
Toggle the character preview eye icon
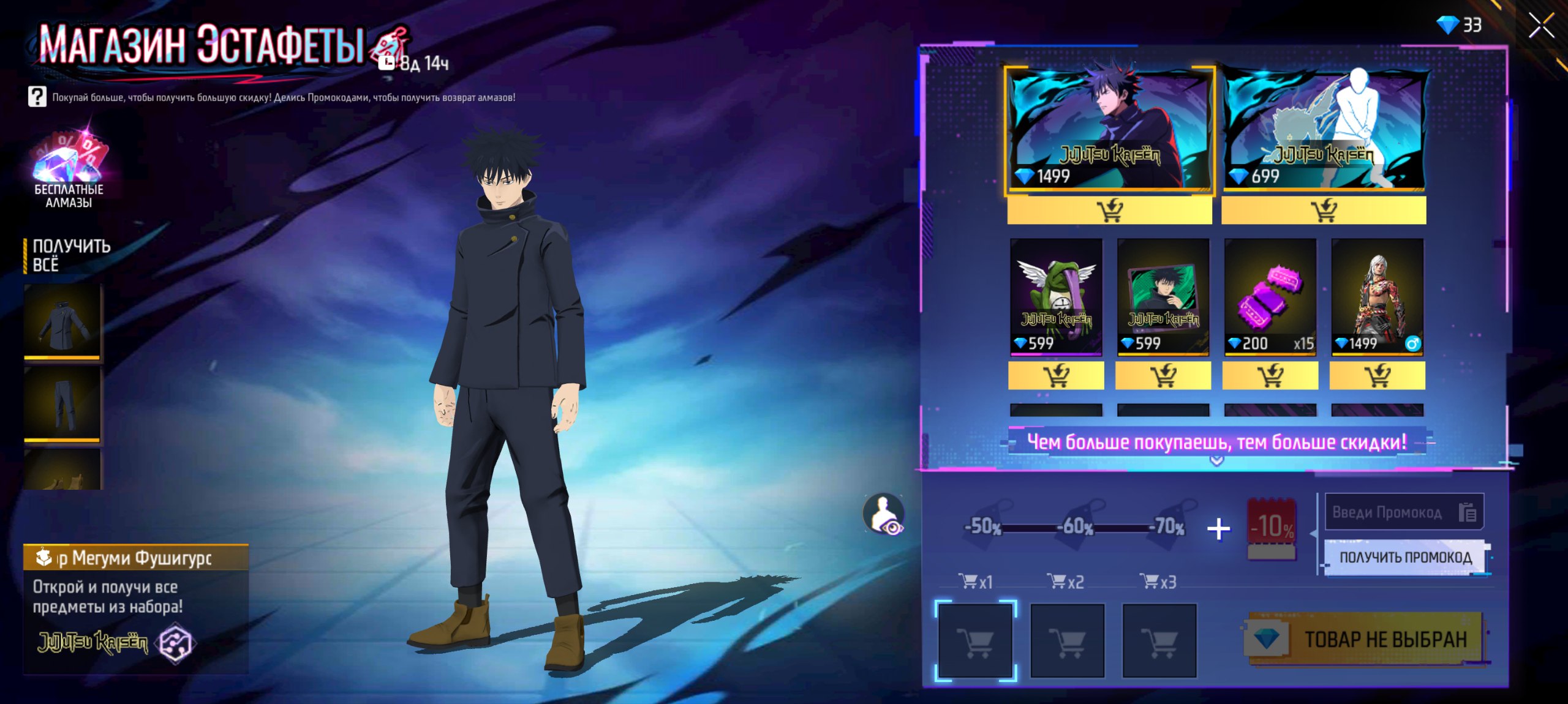884,514
